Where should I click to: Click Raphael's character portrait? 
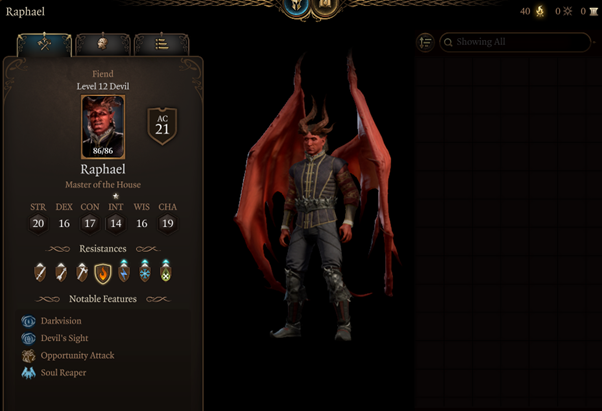point(103,127)
